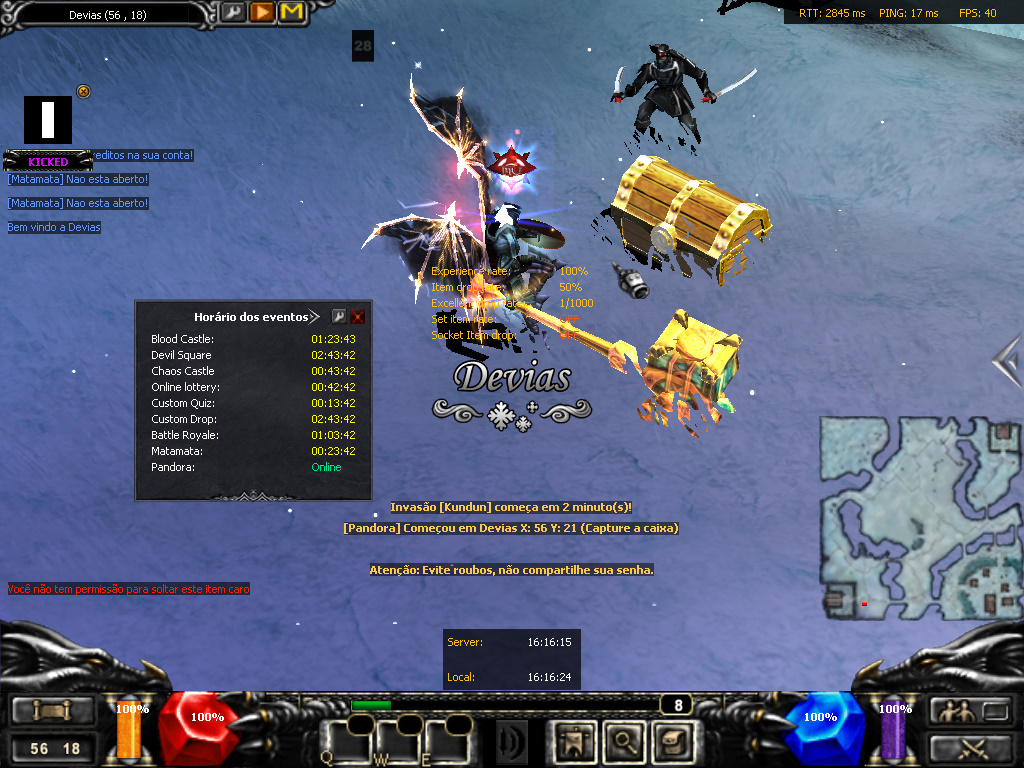The width and height of the screenshot is (1024, 768).
Task: Click the orange play arrow button
Action: point(262,12)
